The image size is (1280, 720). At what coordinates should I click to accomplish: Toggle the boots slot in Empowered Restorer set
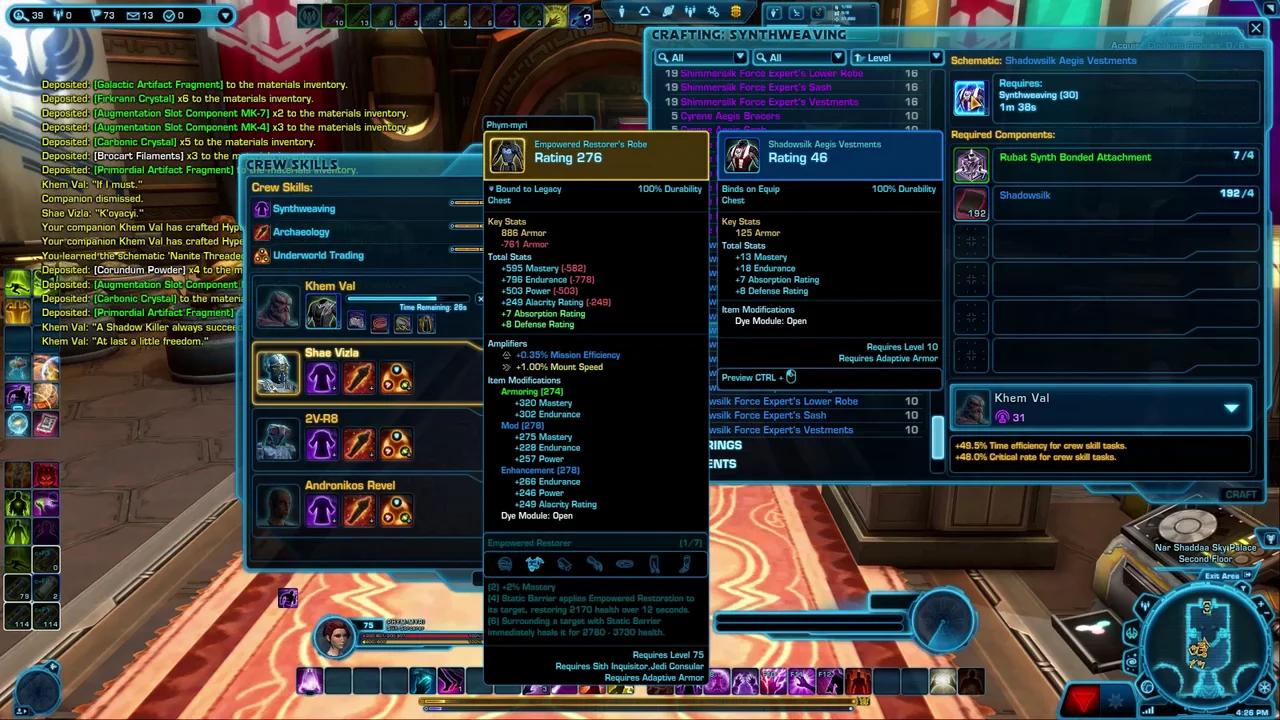(685, 564)
